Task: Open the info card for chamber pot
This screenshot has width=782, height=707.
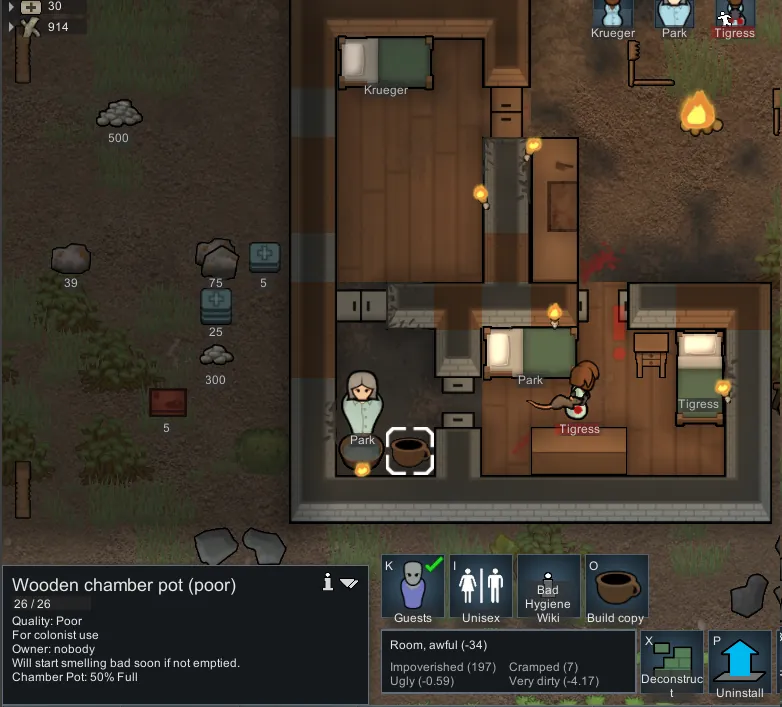Action: click(327, 583)
